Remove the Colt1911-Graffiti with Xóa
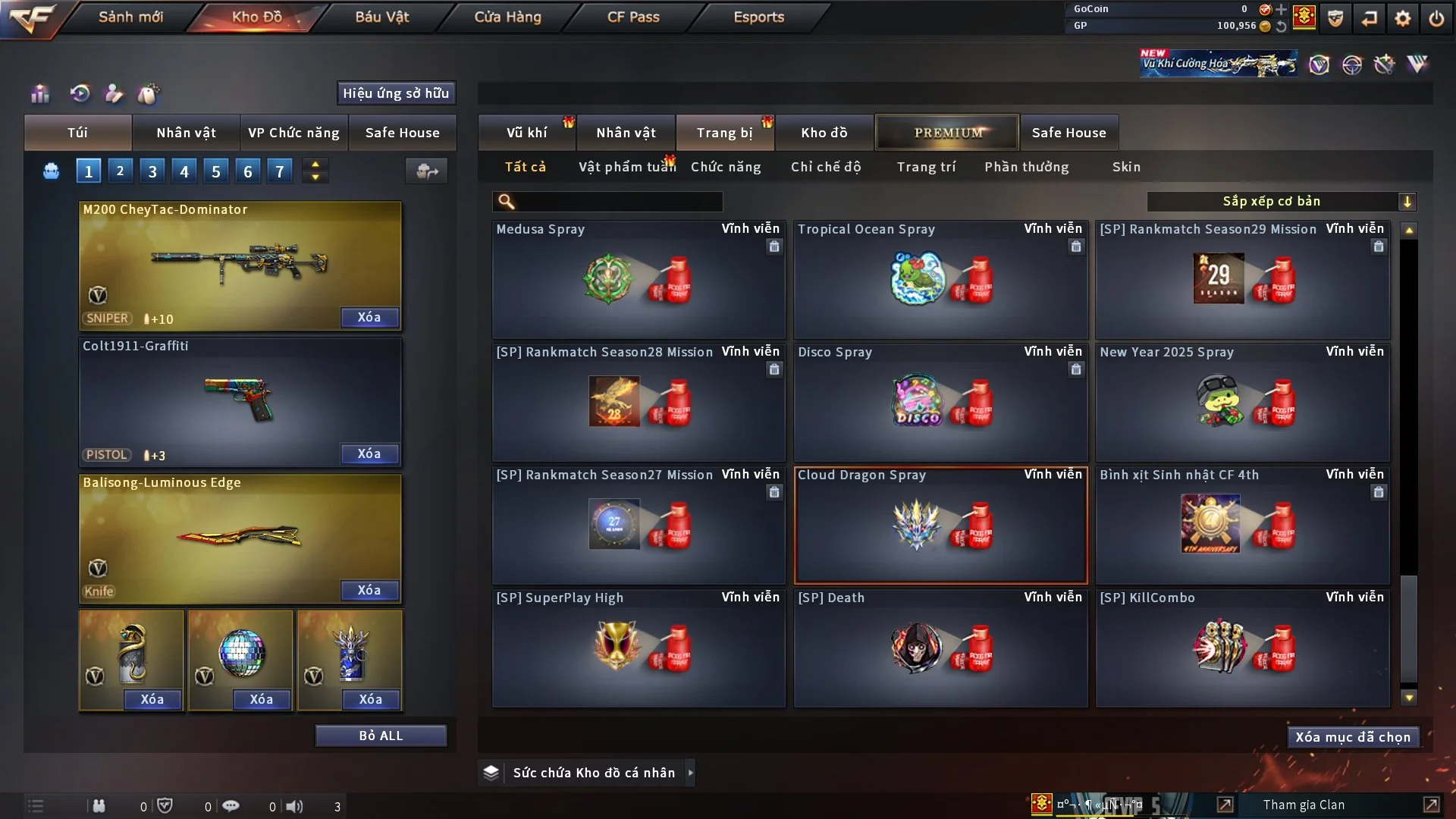The height and width of the screenshot is (819, 1456). point(369,453)
